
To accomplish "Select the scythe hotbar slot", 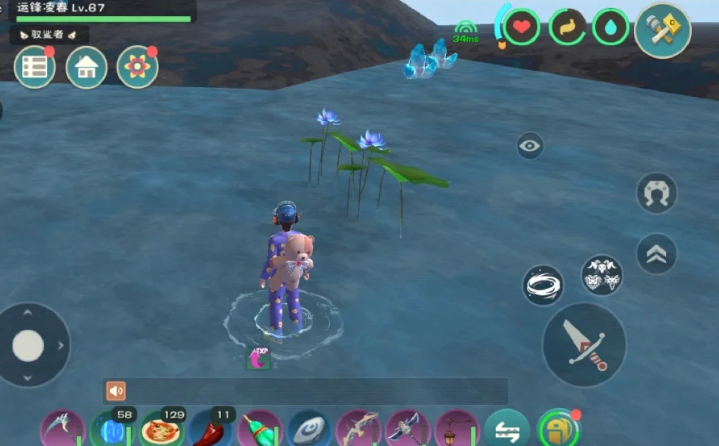I will coord(62,431).
